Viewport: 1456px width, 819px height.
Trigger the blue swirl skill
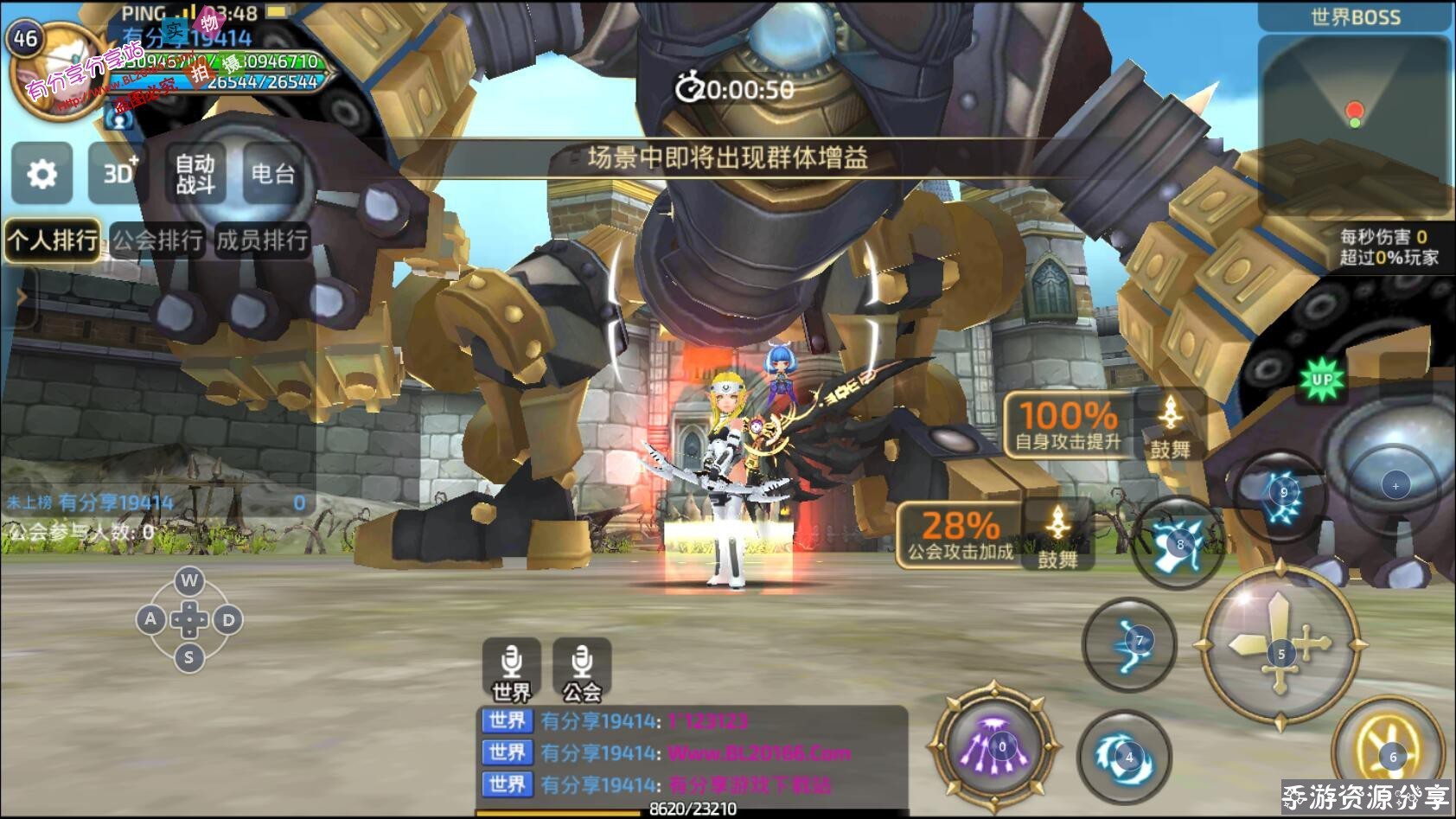point(1124,758)
